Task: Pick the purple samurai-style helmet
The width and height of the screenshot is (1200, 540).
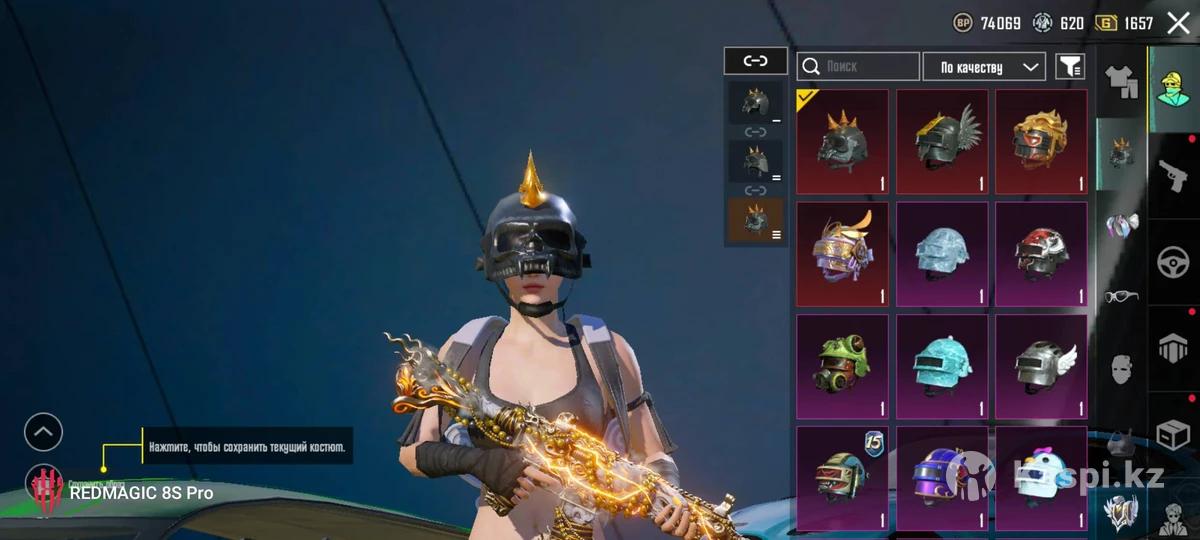Action: click(842, 253)
